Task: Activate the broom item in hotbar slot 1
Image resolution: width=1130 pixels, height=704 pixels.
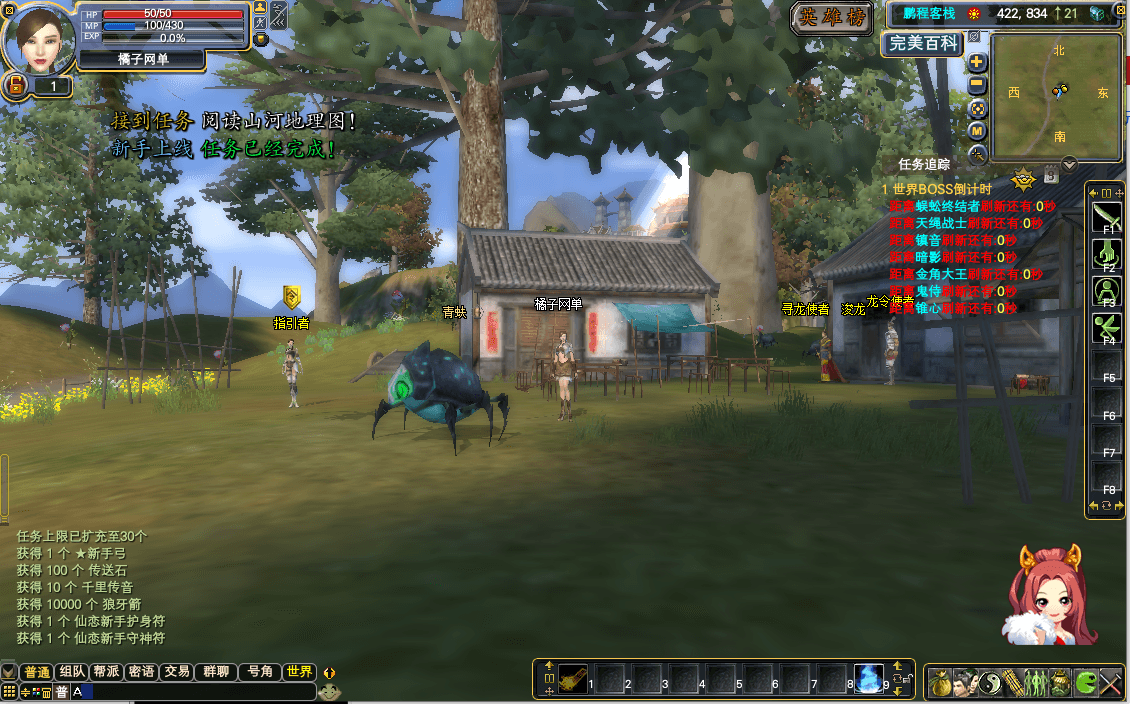Action: (x=572, y=679)
